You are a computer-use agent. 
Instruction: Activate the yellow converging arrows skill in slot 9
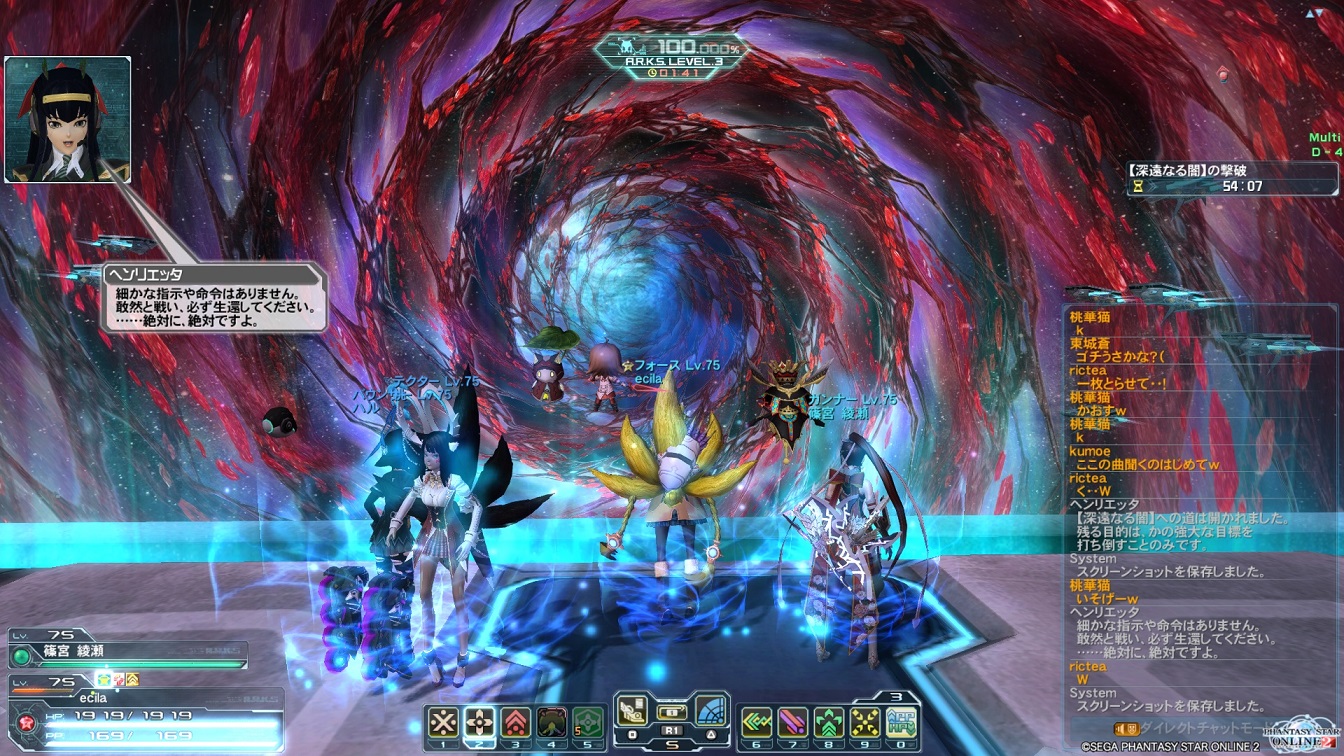[x=865, y=722]
